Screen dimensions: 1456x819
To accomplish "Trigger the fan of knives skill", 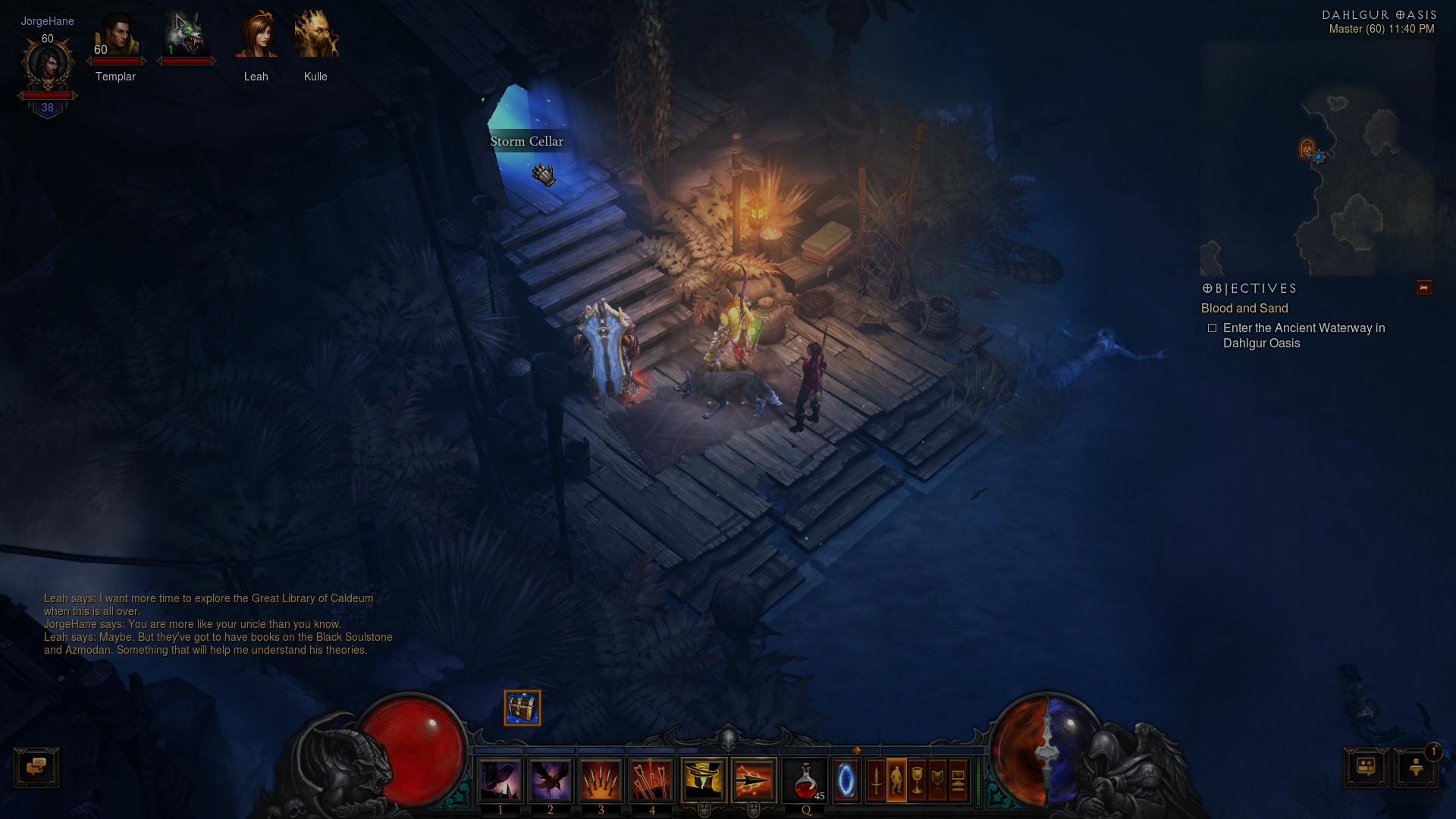I will (x=601, y=780).
